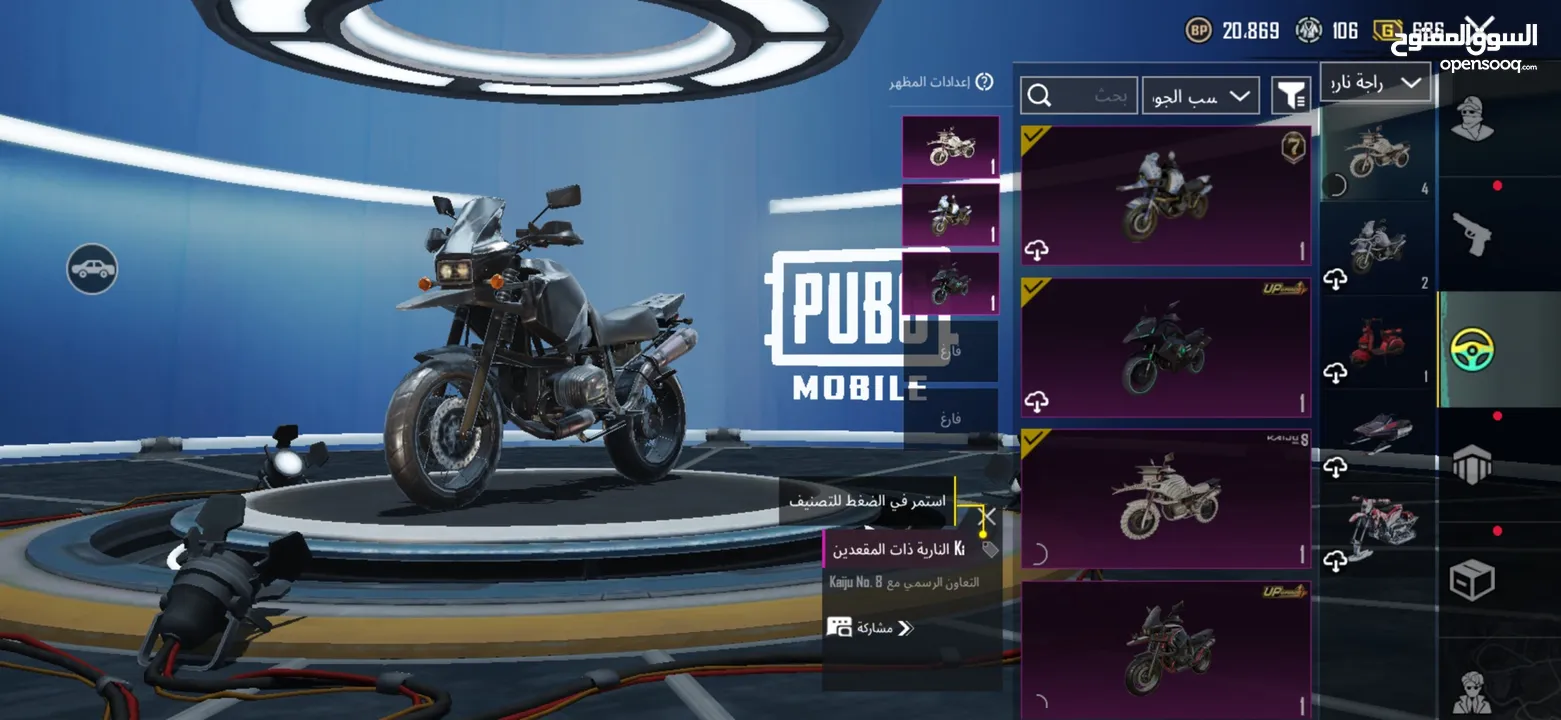This screenshot has height=720, width=1561.
Task: Expand the motorcycle type dropdown
Action: pos(1375,83)
